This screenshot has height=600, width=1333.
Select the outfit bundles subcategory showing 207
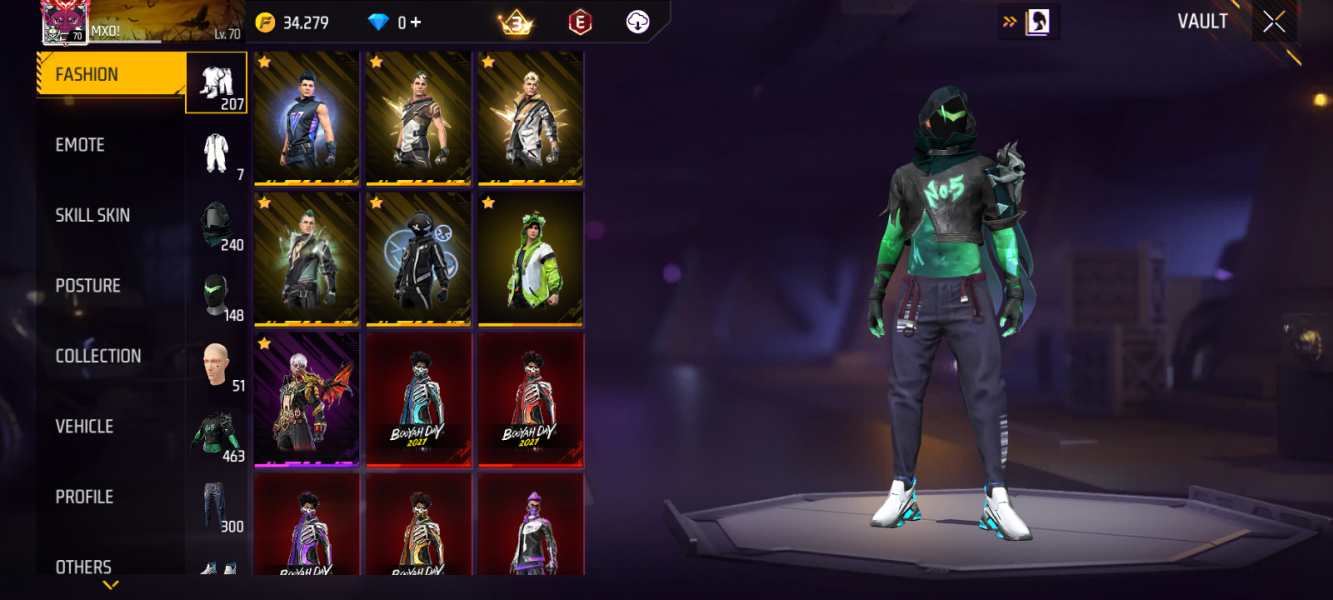217,83
